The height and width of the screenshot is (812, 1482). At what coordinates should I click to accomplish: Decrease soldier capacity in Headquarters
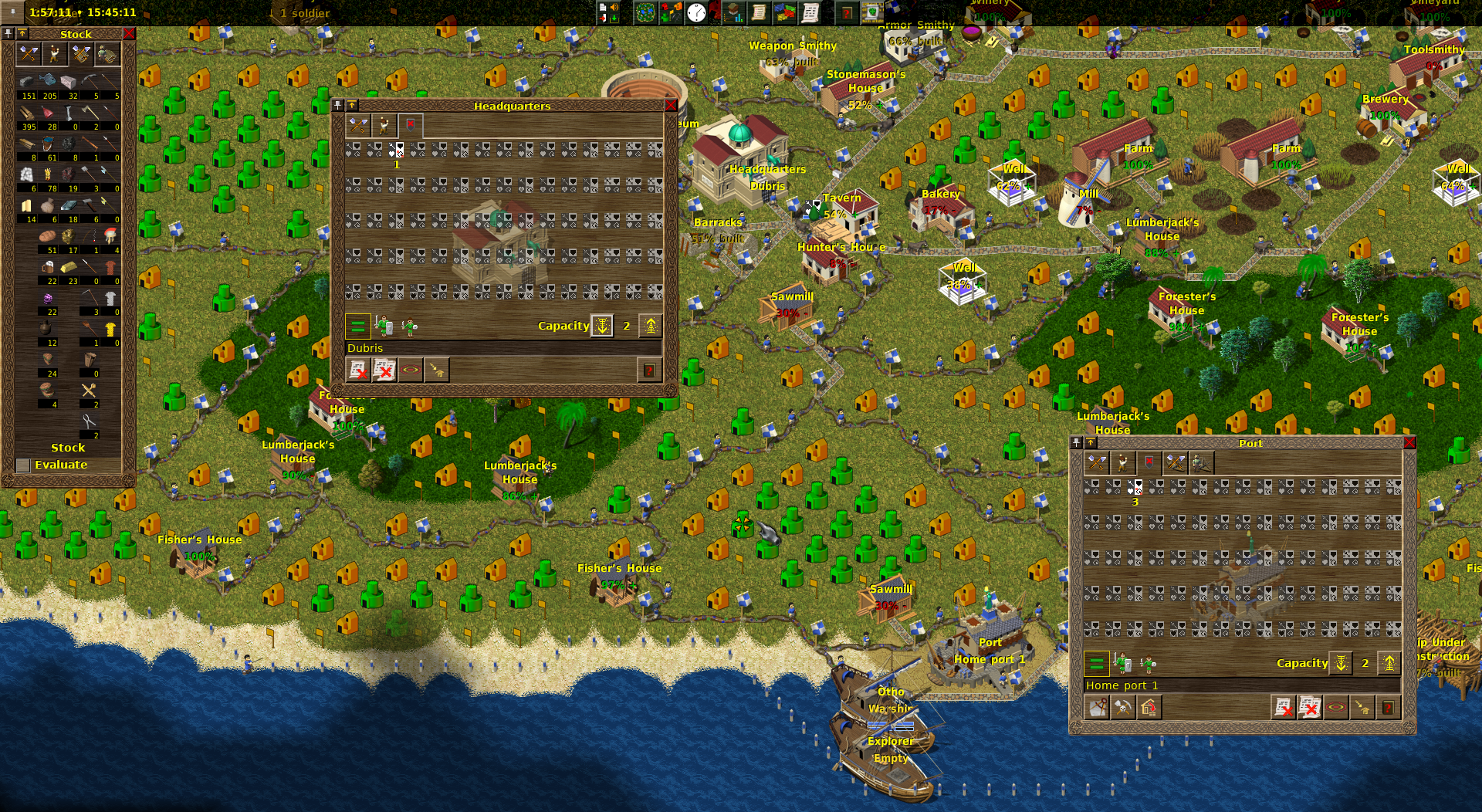coord(602,326)
